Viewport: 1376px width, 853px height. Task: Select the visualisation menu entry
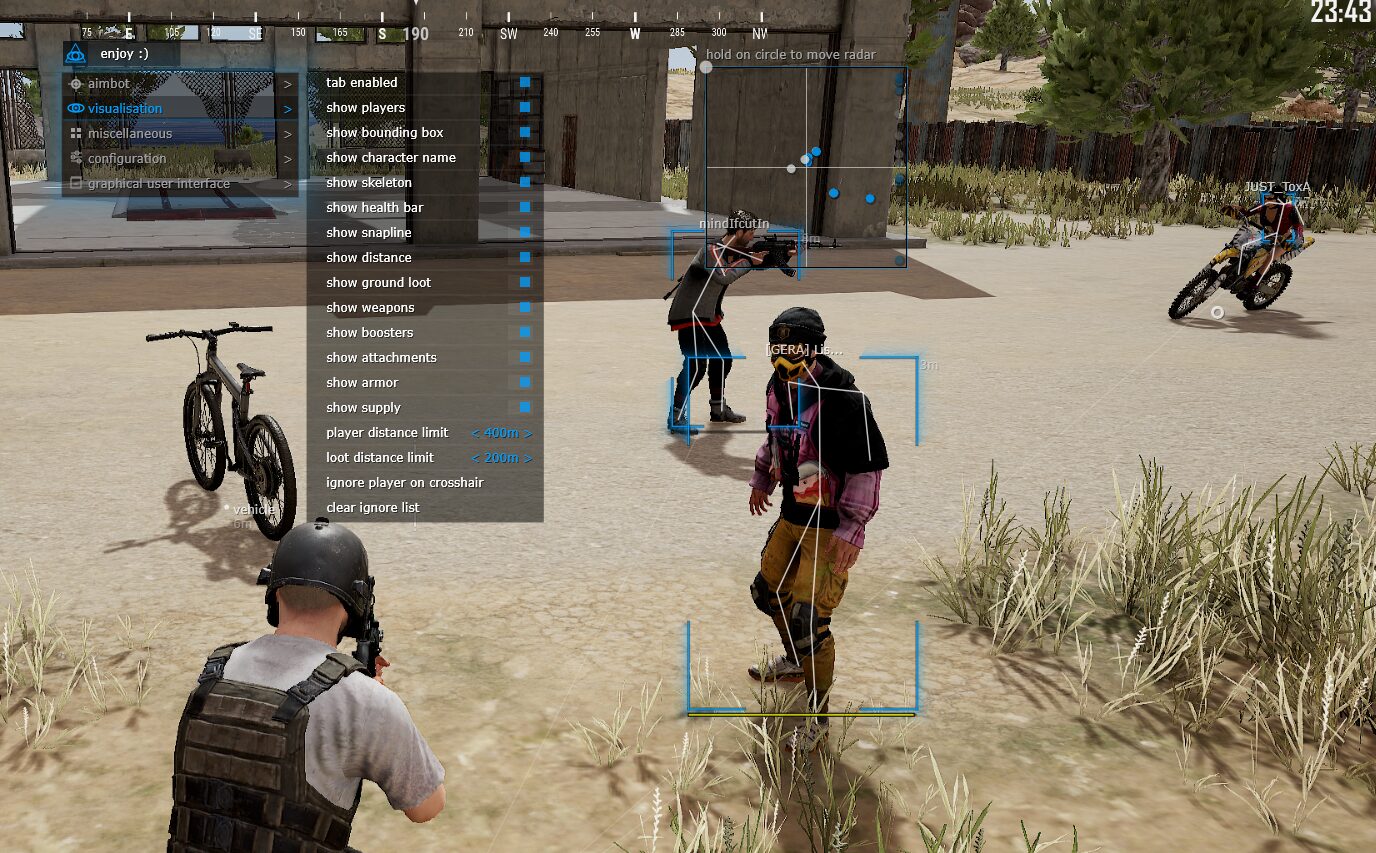180,109
